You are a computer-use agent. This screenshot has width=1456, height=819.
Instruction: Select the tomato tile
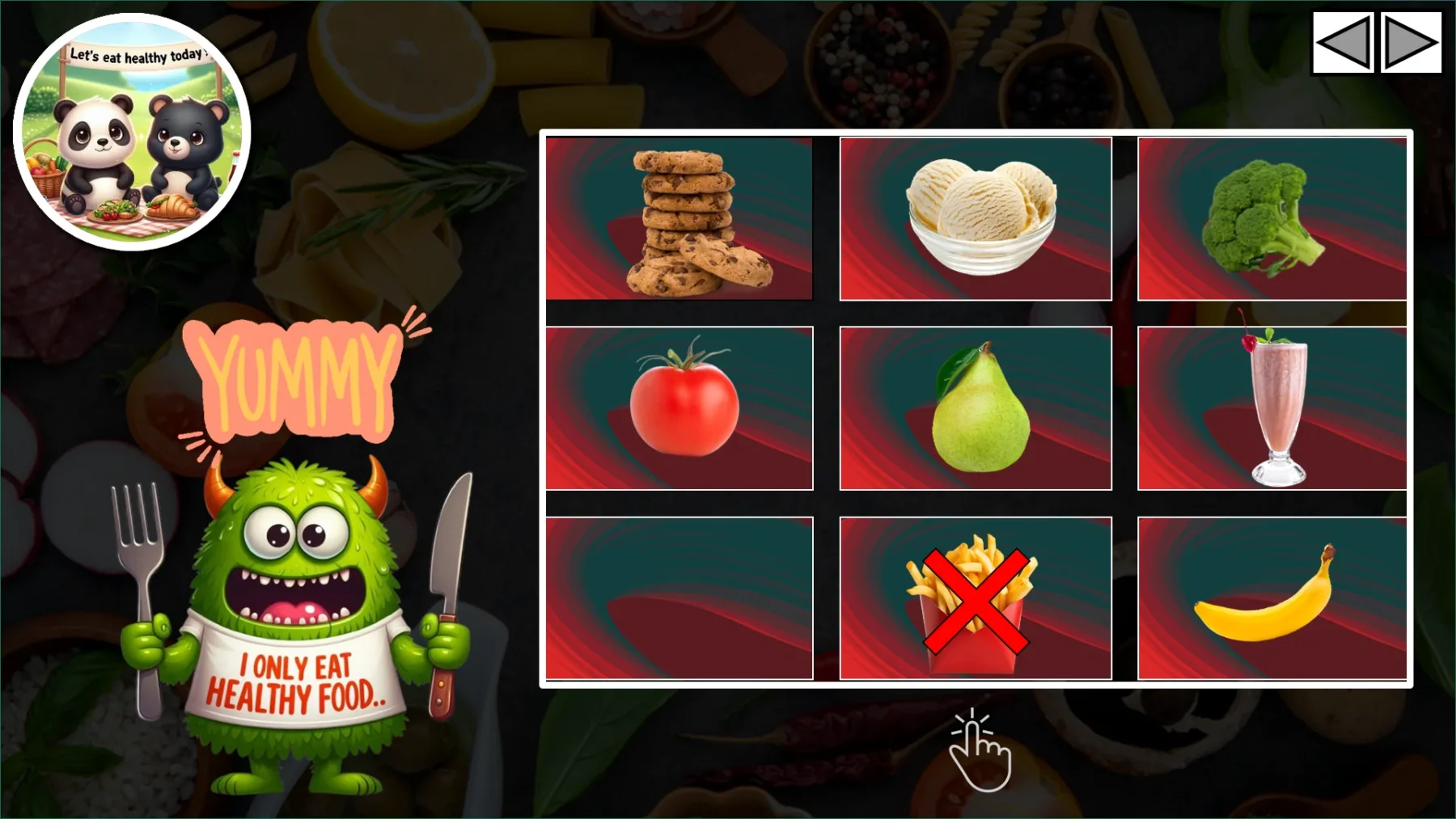click(x=679, y=407)
